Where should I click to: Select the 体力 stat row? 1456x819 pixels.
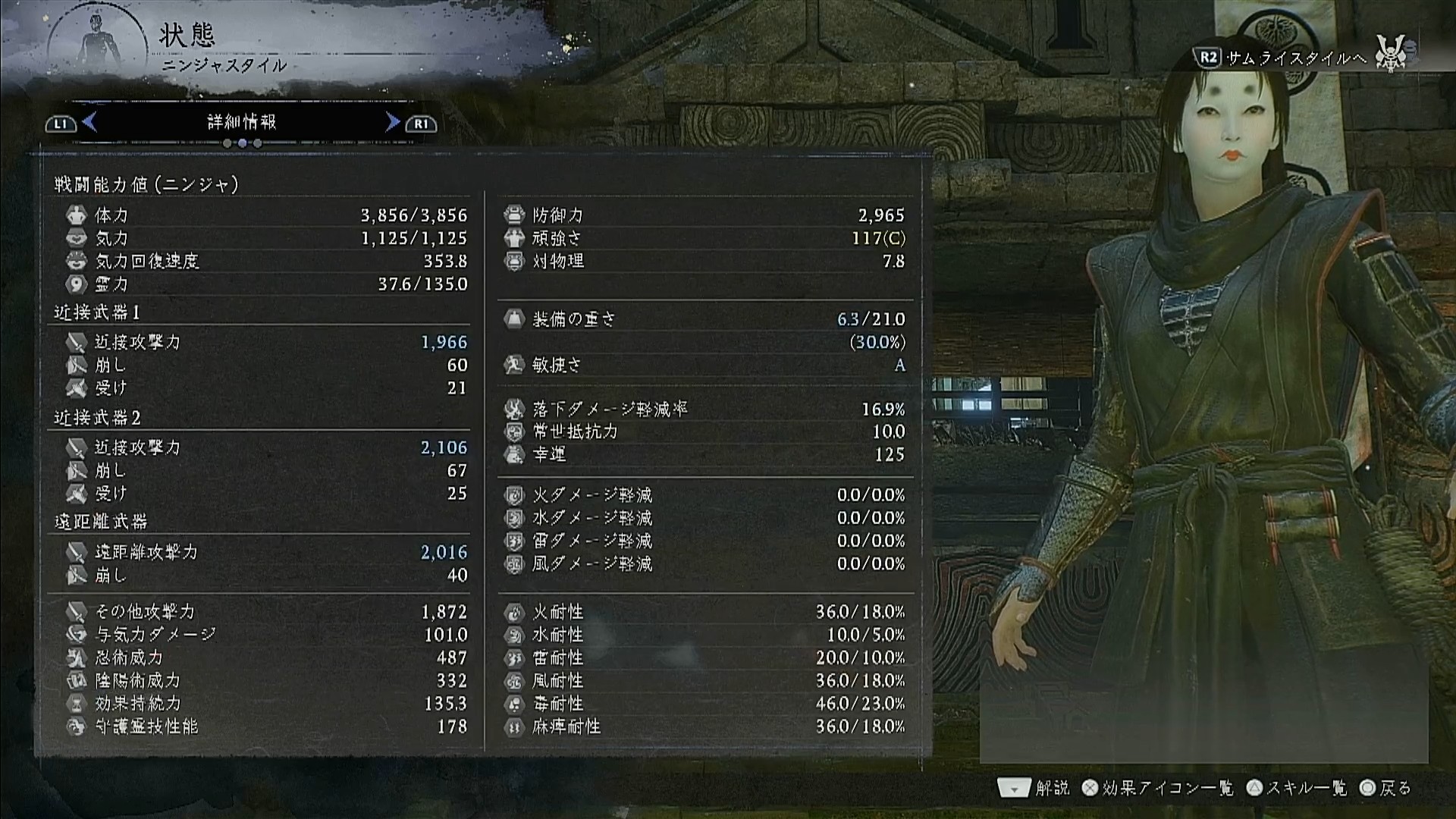(265, 215)
